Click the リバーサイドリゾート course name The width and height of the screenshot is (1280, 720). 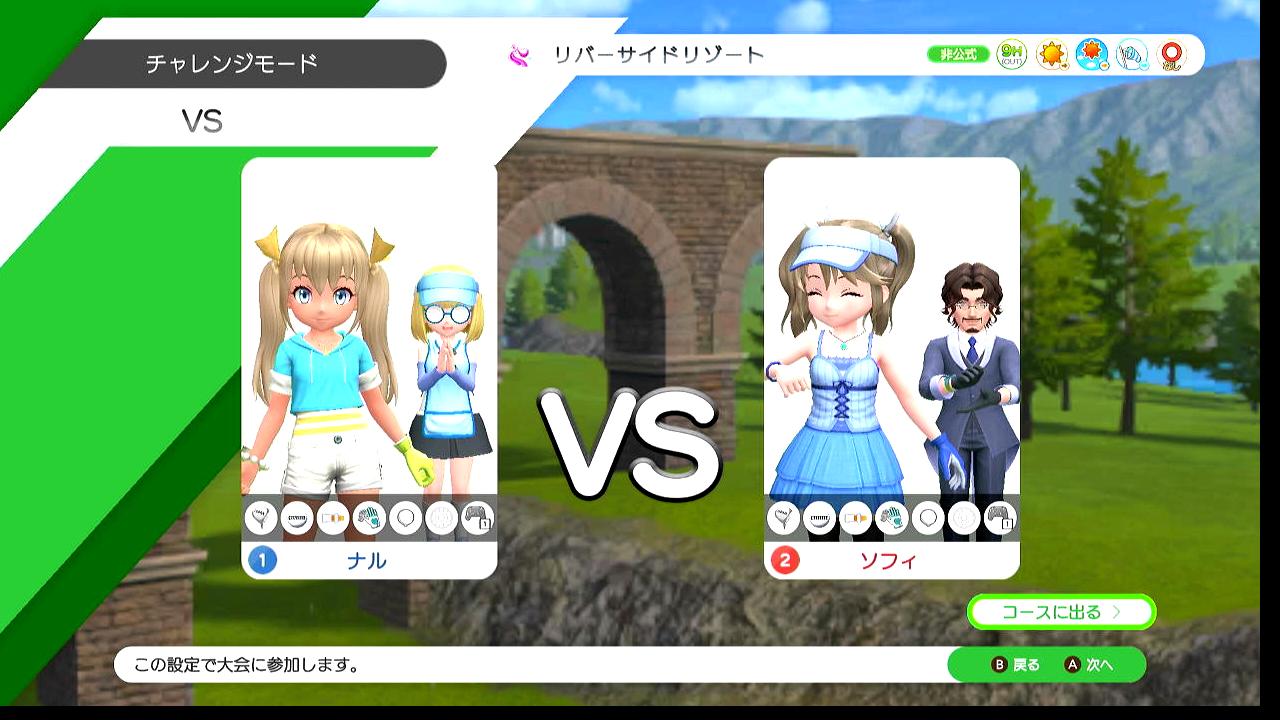(x=658, y=55)
